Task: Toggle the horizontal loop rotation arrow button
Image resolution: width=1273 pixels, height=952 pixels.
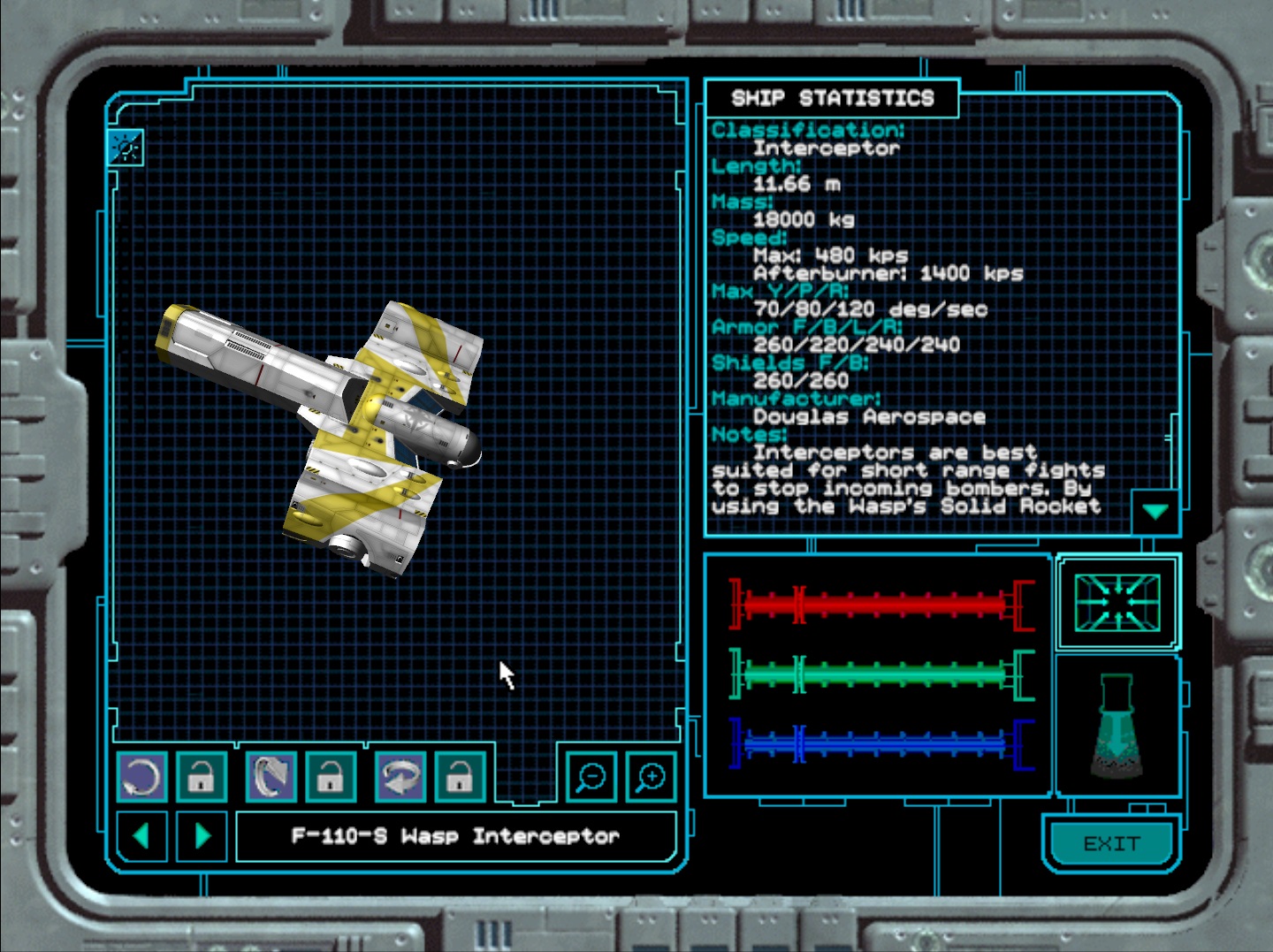Action: coord(400,777)
